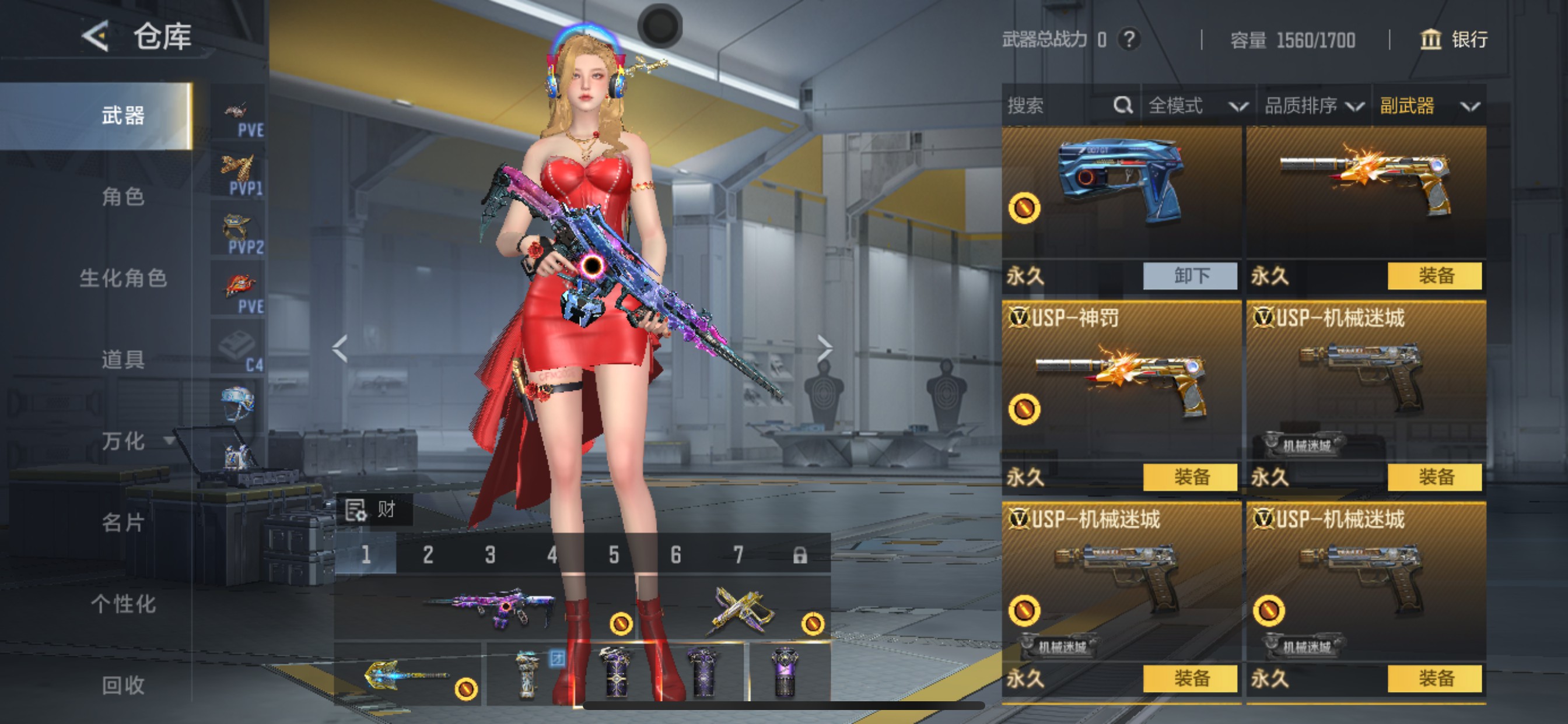Show weapon total power help tooltip
Viewport: 1568px width, 724px height.
[1129, 40]
